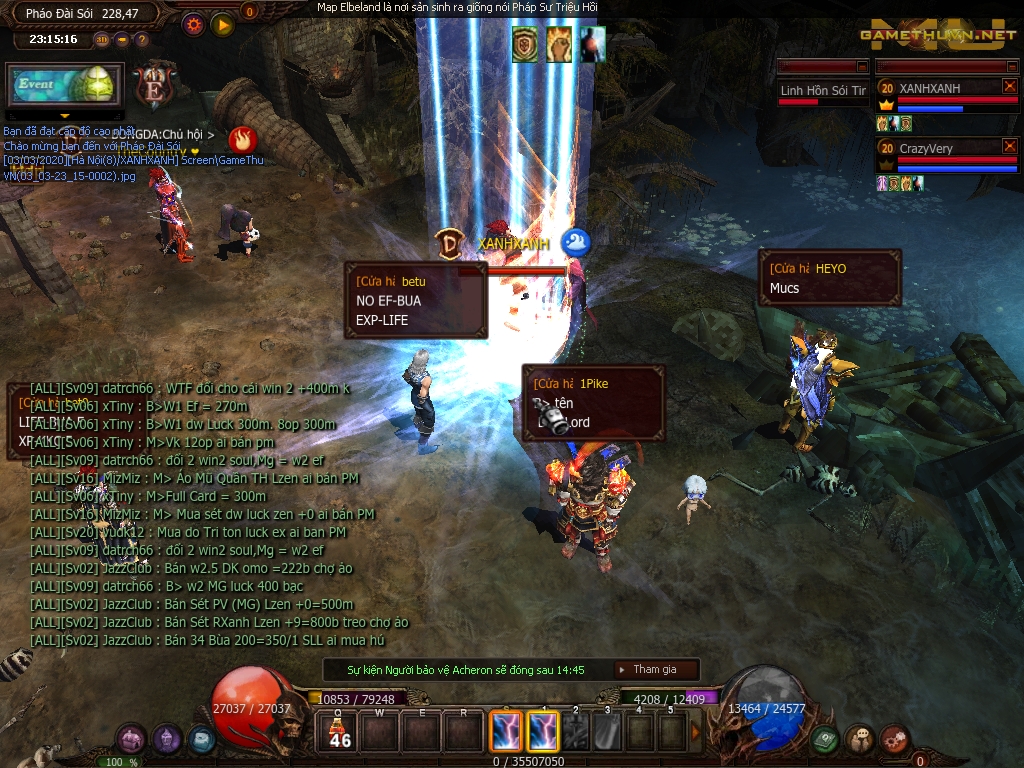
Task: Remove CrazyVery from the party
Action: point(1009,147)
